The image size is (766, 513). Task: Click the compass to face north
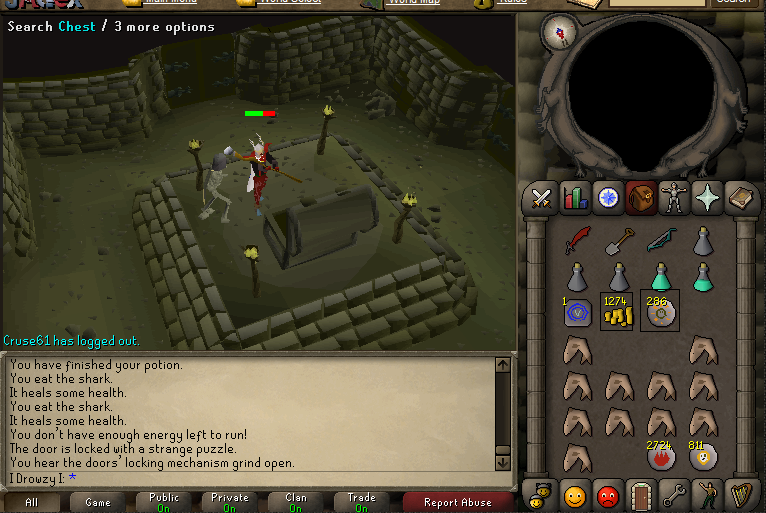coord(556,32)
